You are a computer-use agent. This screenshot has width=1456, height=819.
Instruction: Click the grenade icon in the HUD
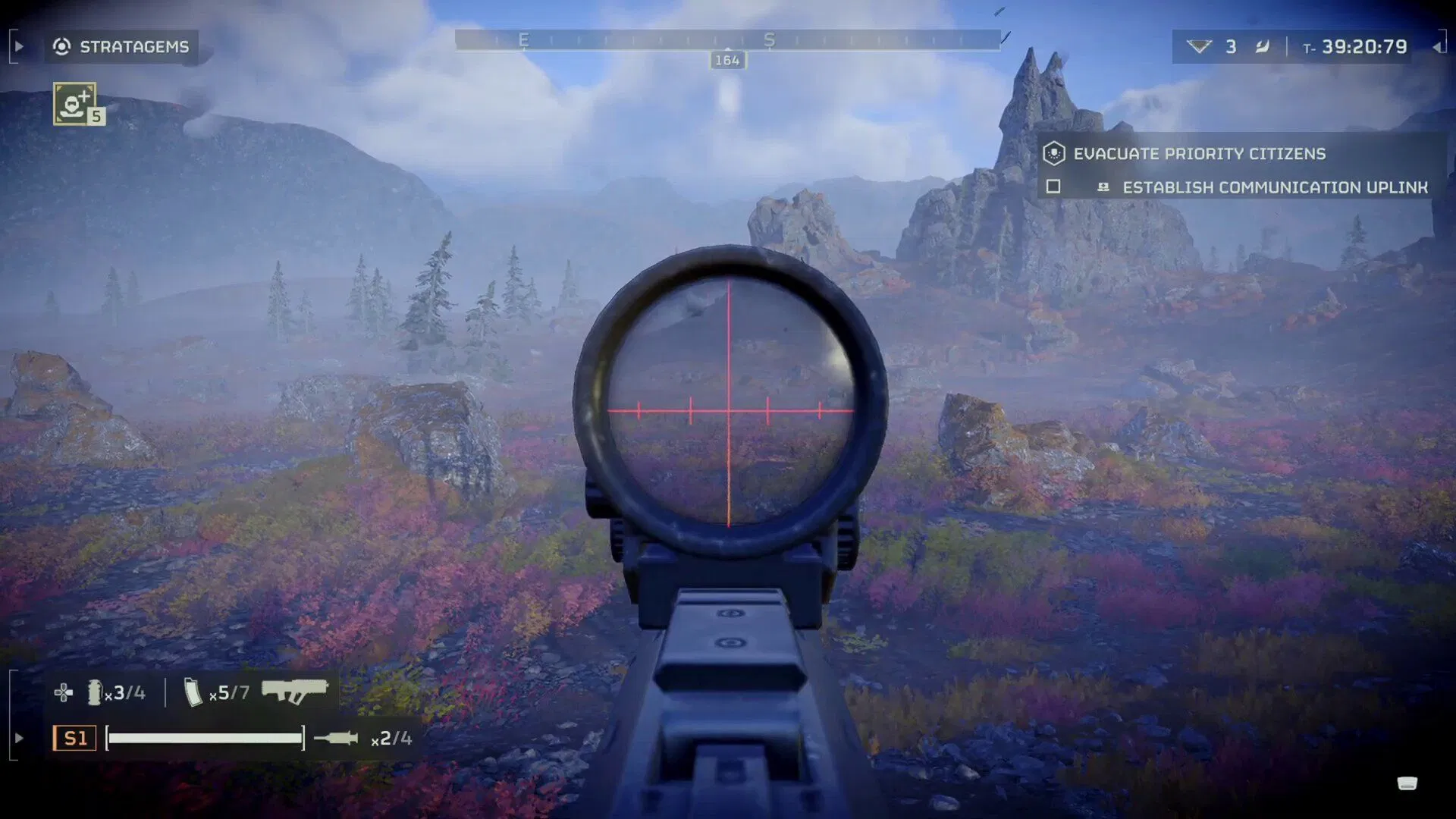coord(95,692)
